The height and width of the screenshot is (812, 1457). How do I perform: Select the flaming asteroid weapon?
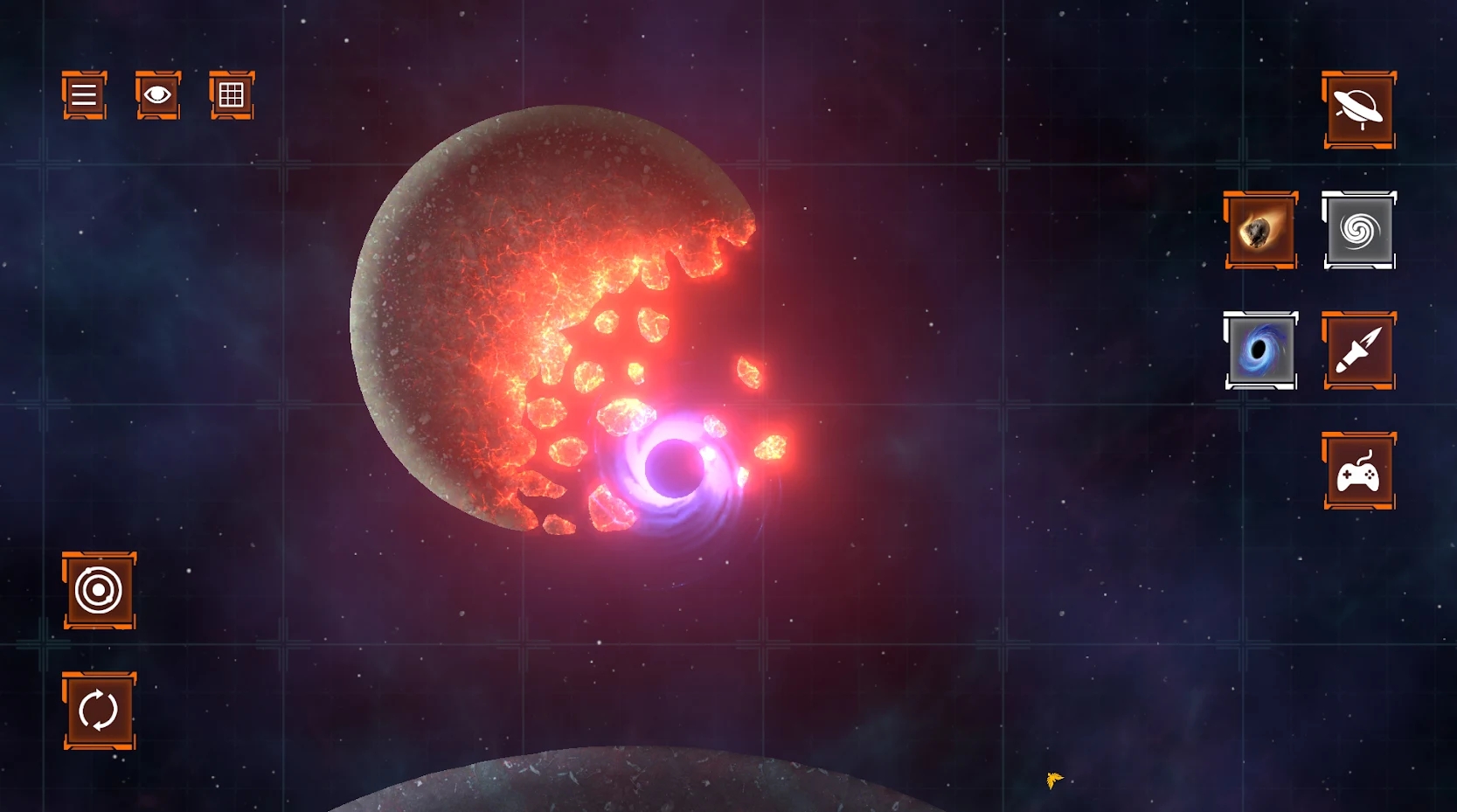tap(1261, 231)
